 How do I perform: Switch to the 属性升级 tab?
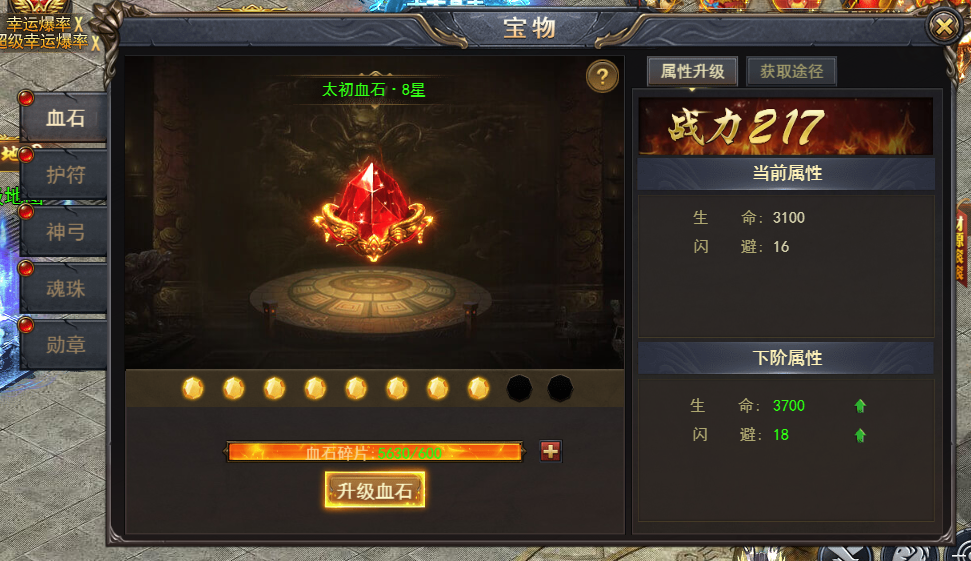point(692,72)
